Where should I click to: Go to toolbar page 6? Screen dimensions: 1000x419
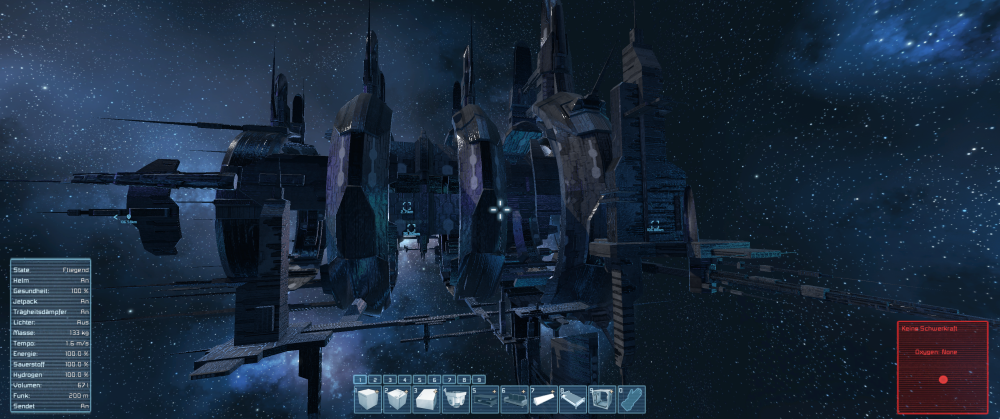click(435, 380)
